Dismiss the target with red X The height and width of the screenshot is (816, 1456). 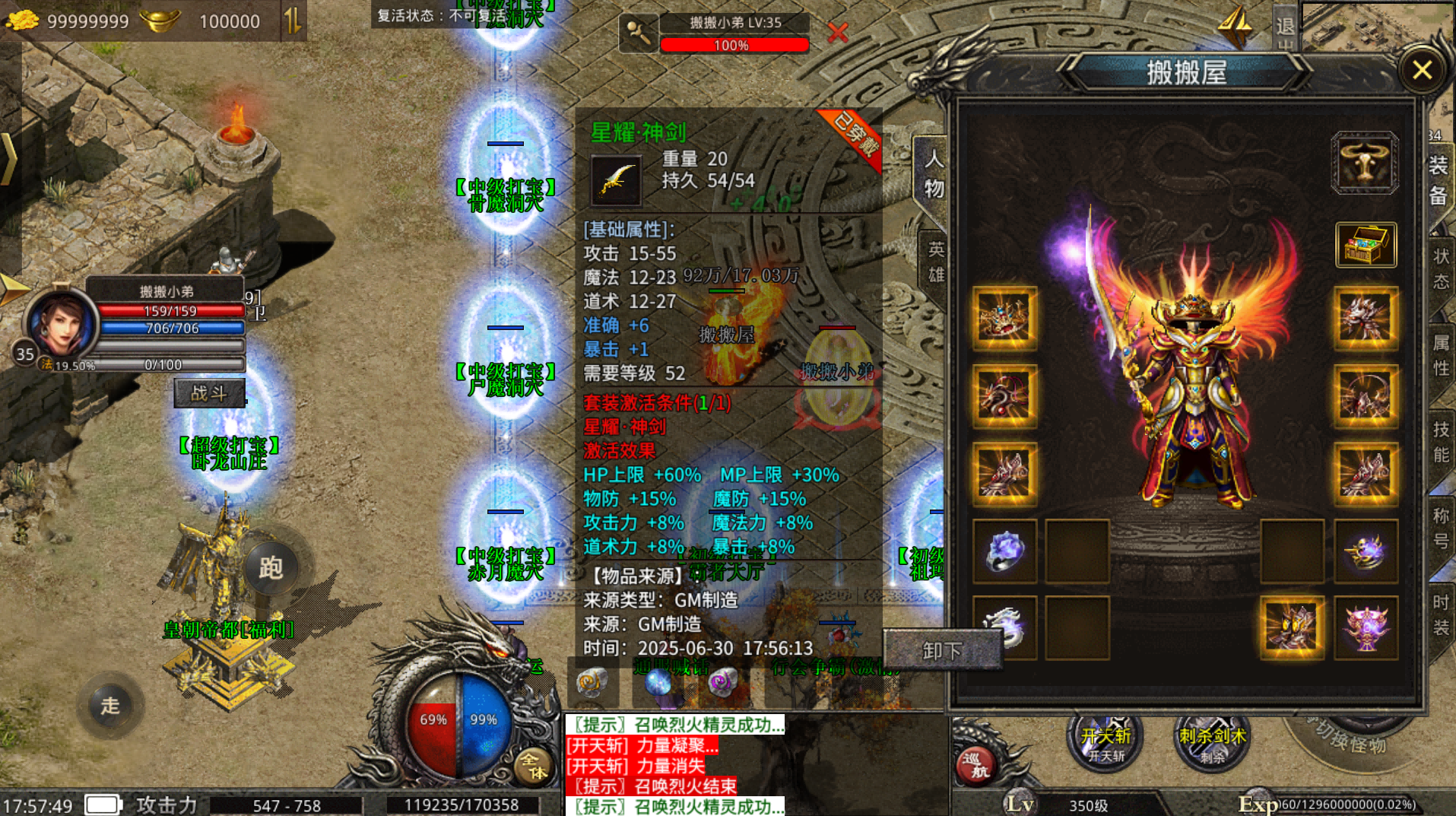click(837, 33)
